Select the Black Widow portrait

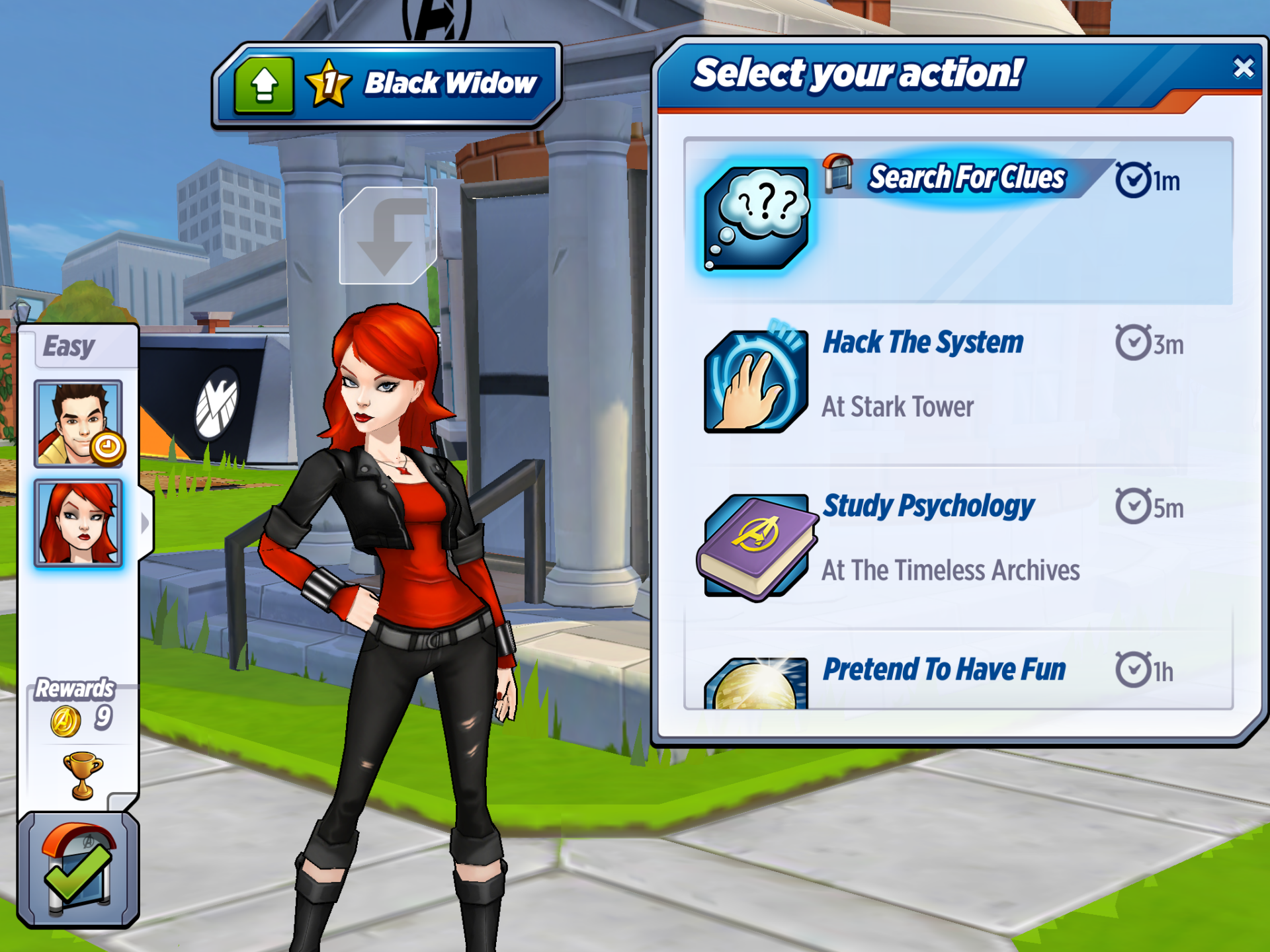tap(79, 524)
